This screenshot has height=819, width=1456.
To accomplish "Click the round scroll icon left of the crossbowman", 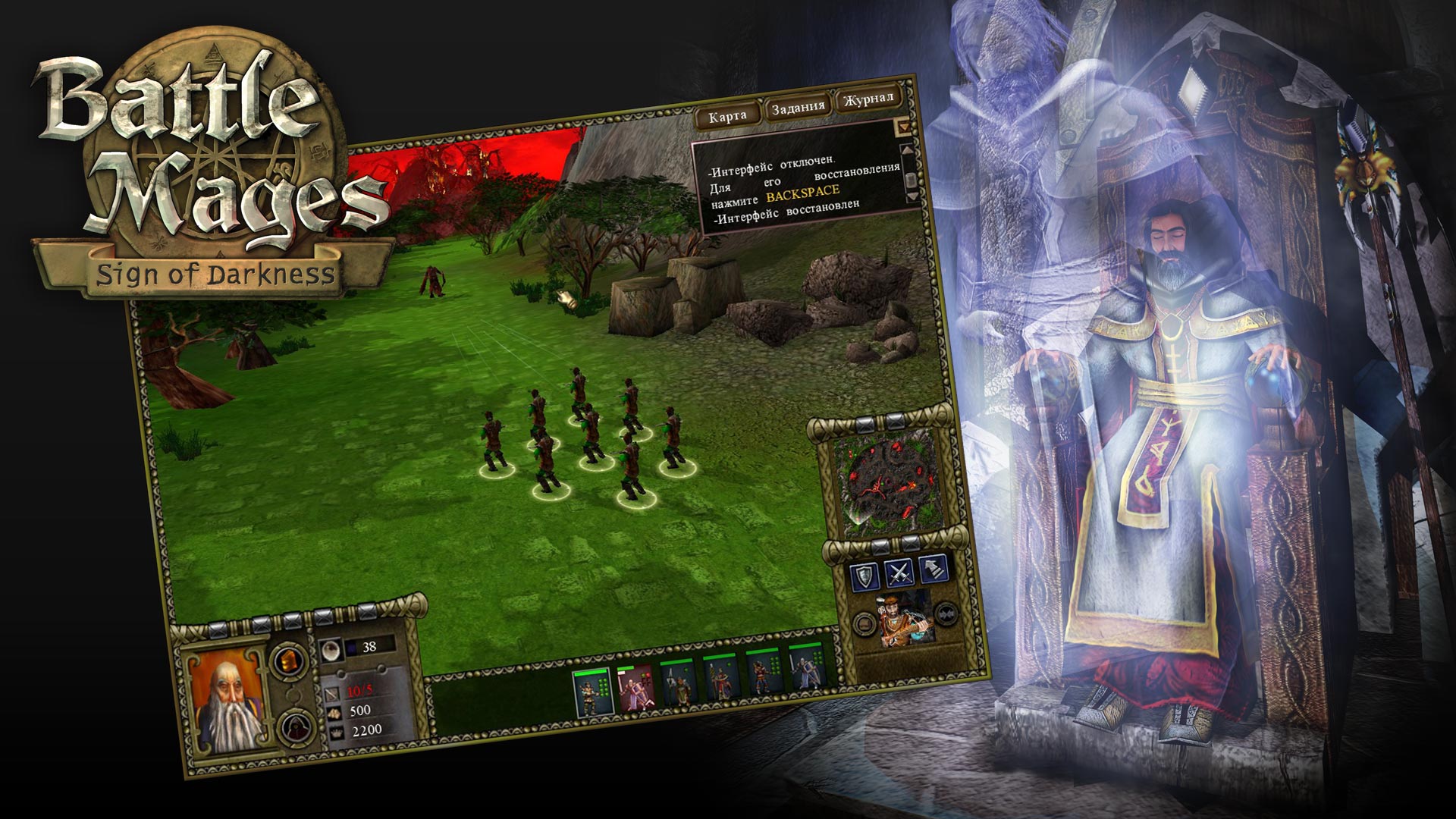I will coord(864,624).
